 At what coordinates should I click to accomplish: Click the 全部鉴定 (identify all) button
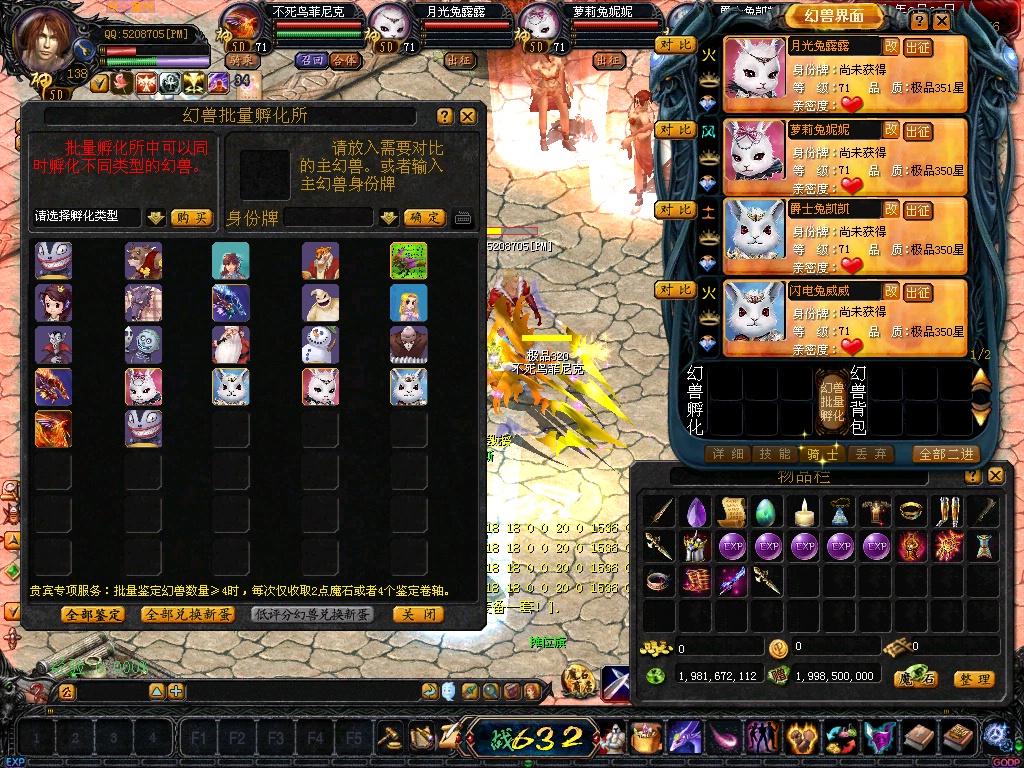93,614
